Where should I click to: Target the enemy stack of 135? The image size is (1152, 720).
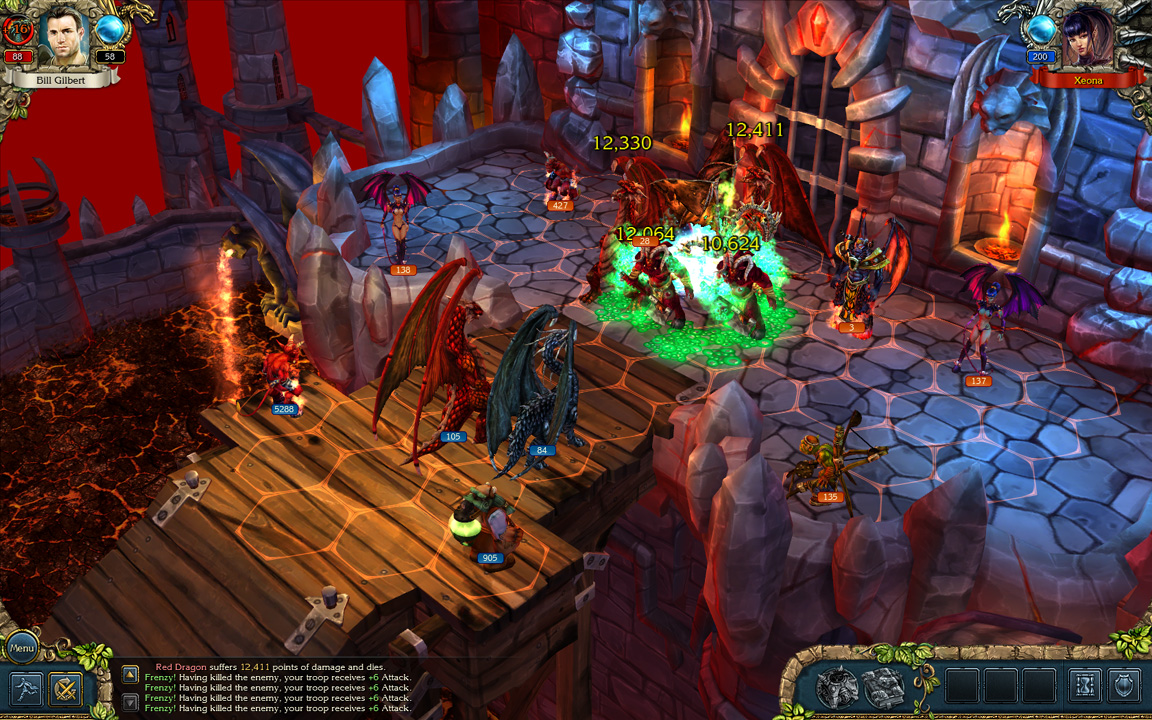[x=828, y=465]
